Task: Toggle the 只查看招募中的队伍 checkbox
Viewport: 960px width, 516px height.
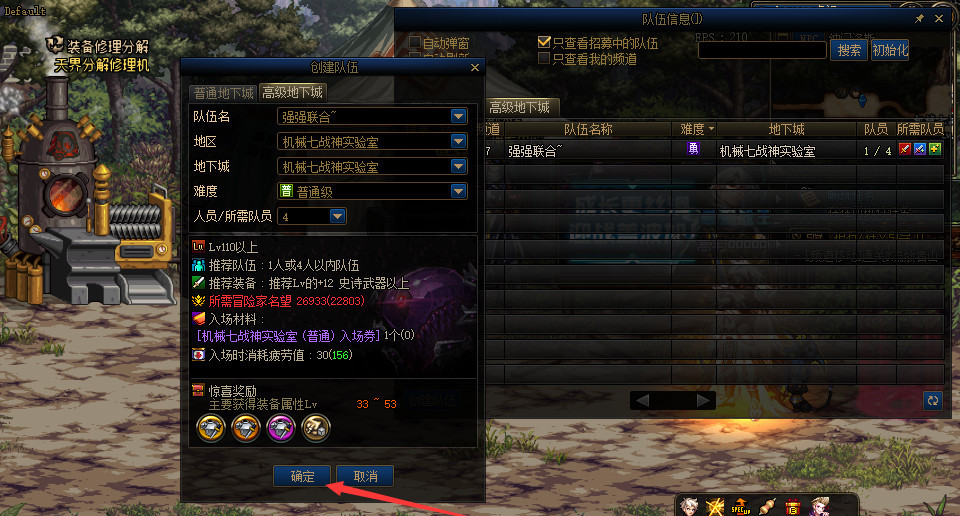Action: click(545, 43)
